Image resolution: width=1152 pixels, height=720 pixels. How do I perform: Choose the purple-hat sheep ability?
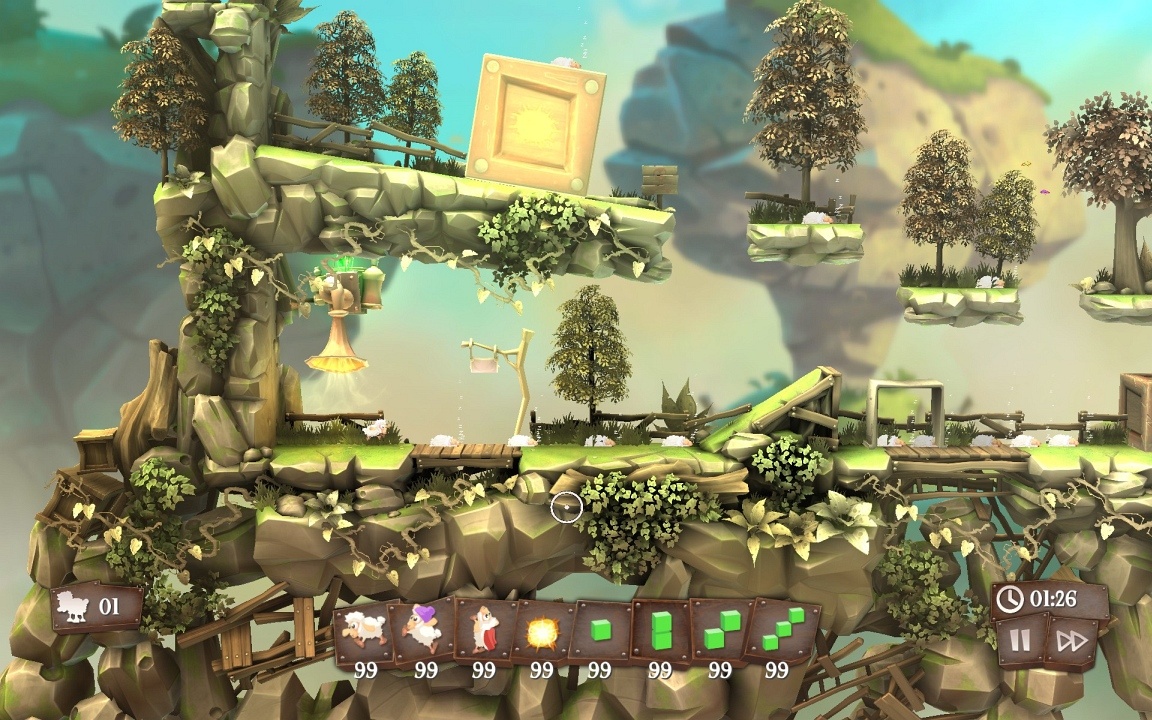(x=425, y=632)
